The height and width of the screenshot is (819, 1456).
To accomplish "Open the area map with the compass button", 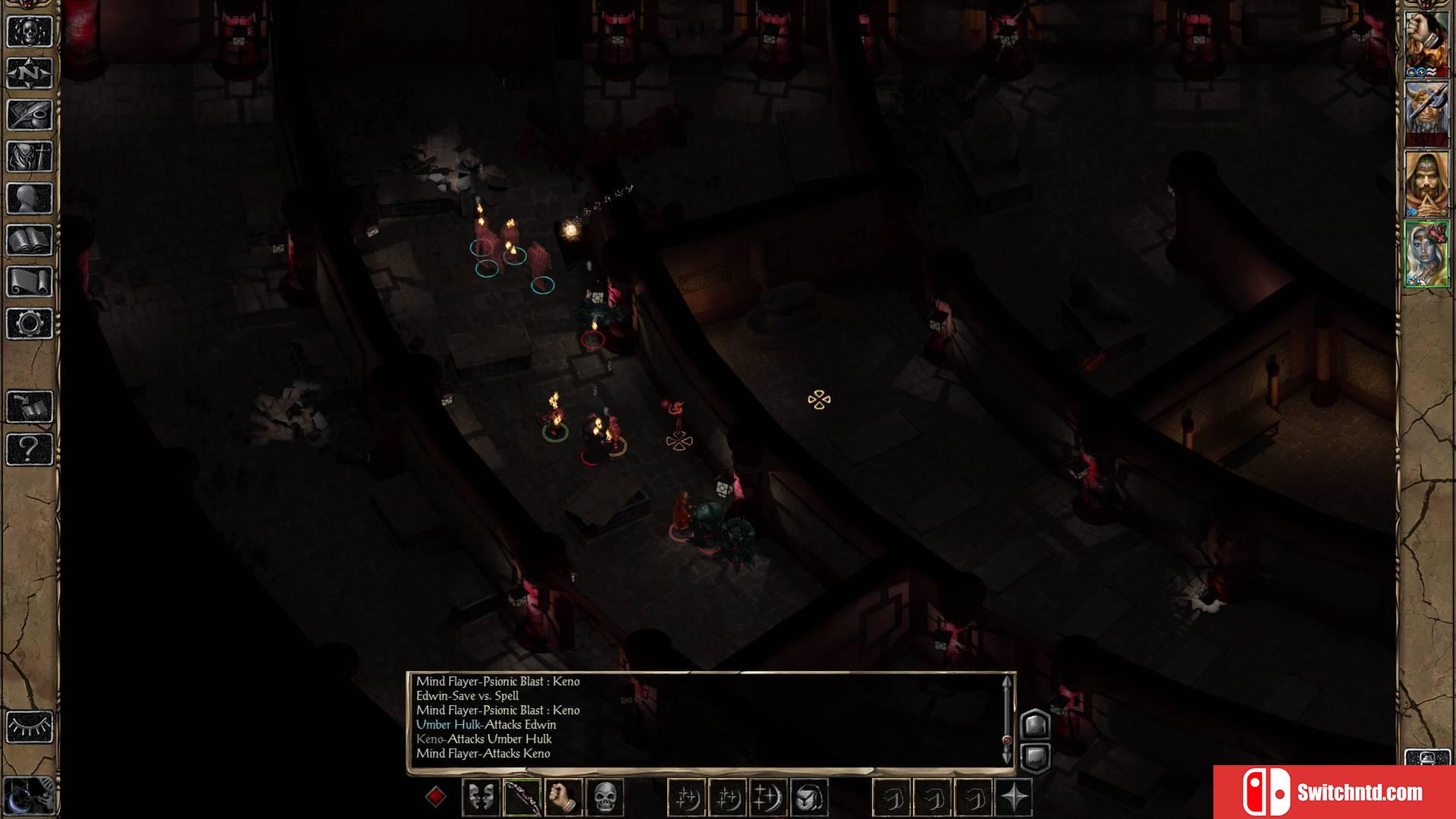I will tap(30, 74).
